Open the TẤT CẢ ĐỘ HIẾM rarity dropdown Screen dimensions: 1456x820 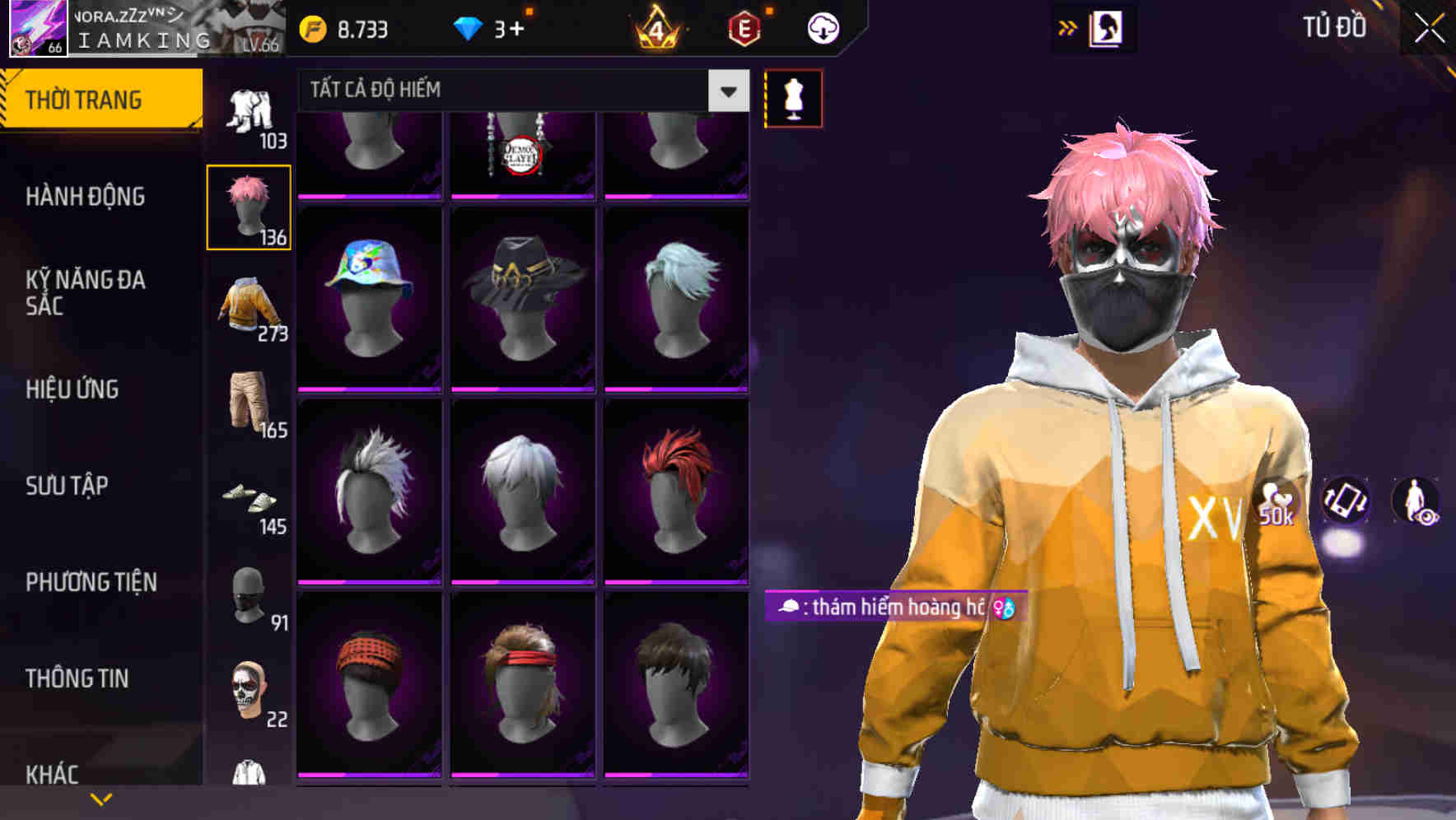(x=519, y=91)
